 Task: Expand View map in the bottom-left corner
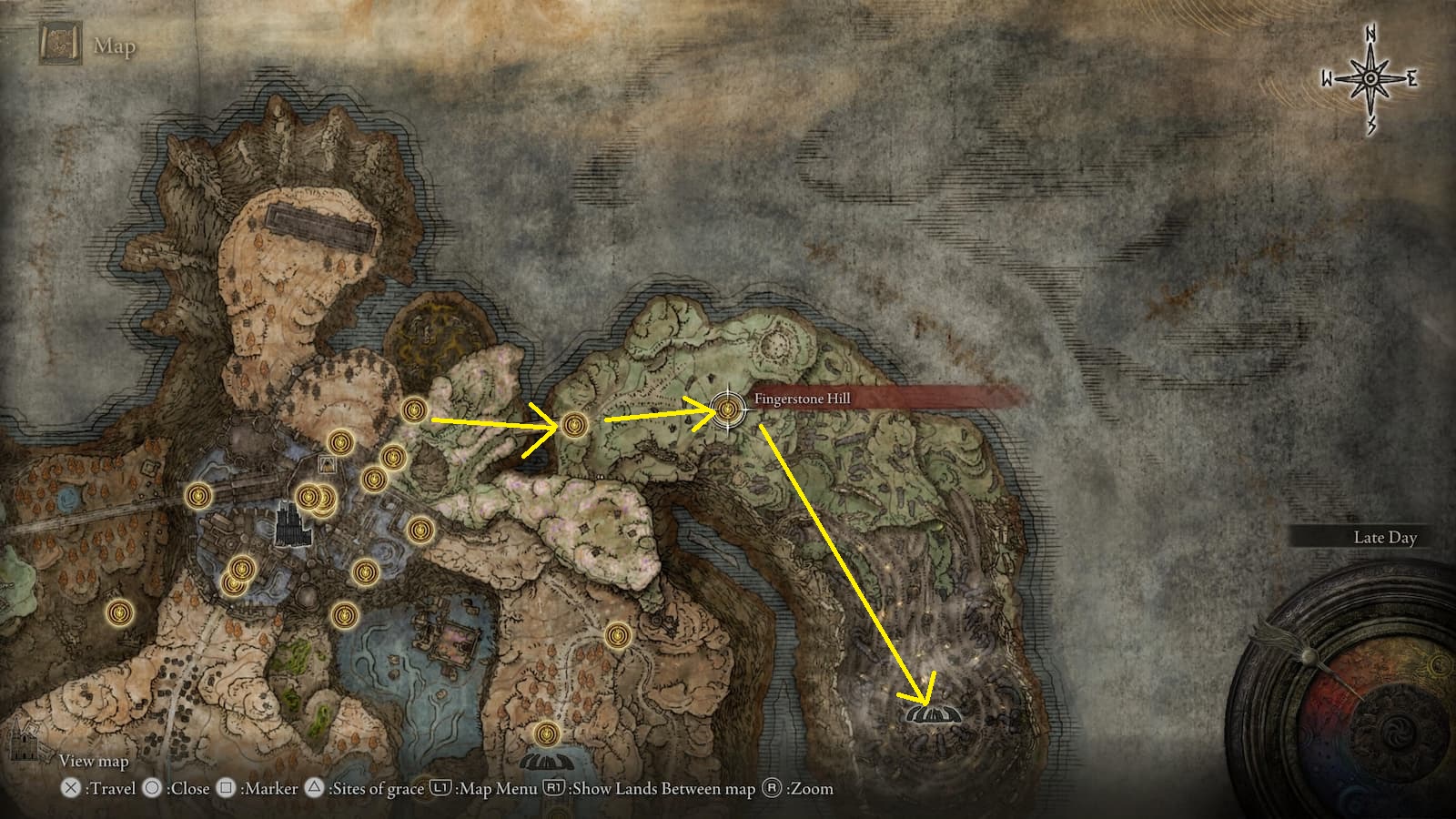click(94, 760)
